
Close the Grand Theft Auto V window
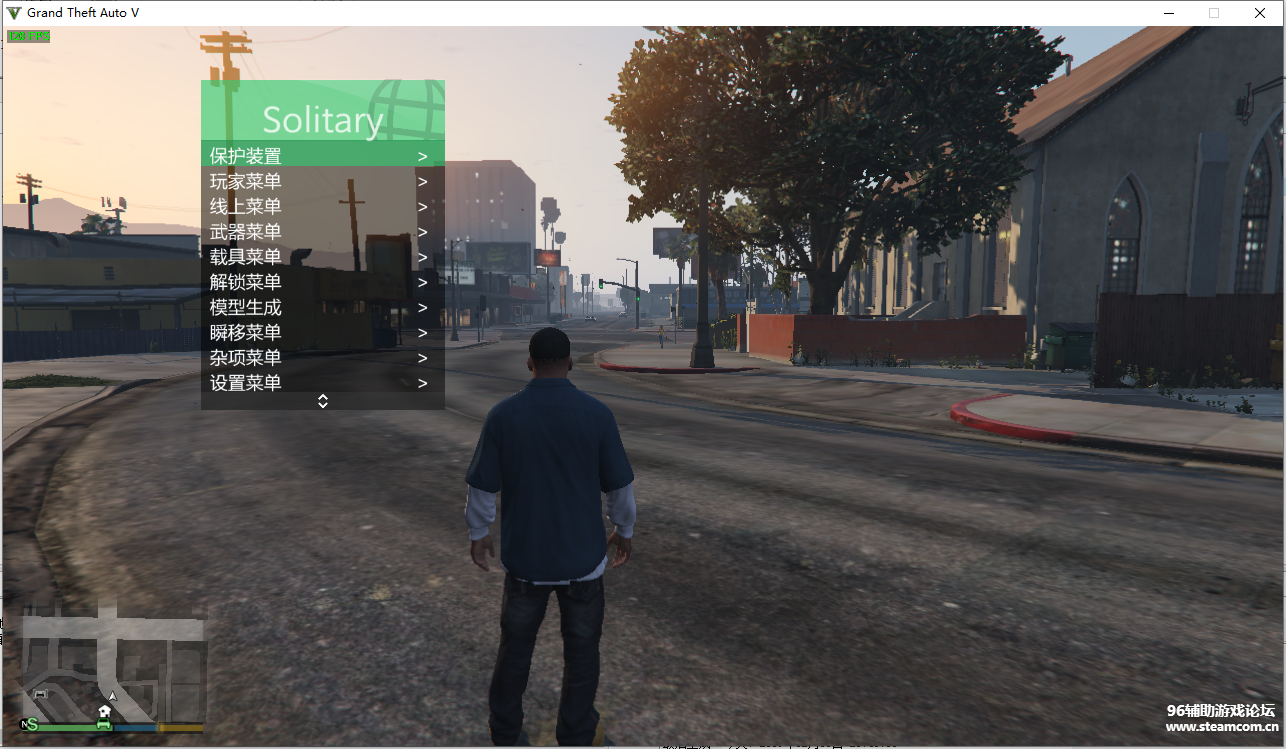point(1260,13)
